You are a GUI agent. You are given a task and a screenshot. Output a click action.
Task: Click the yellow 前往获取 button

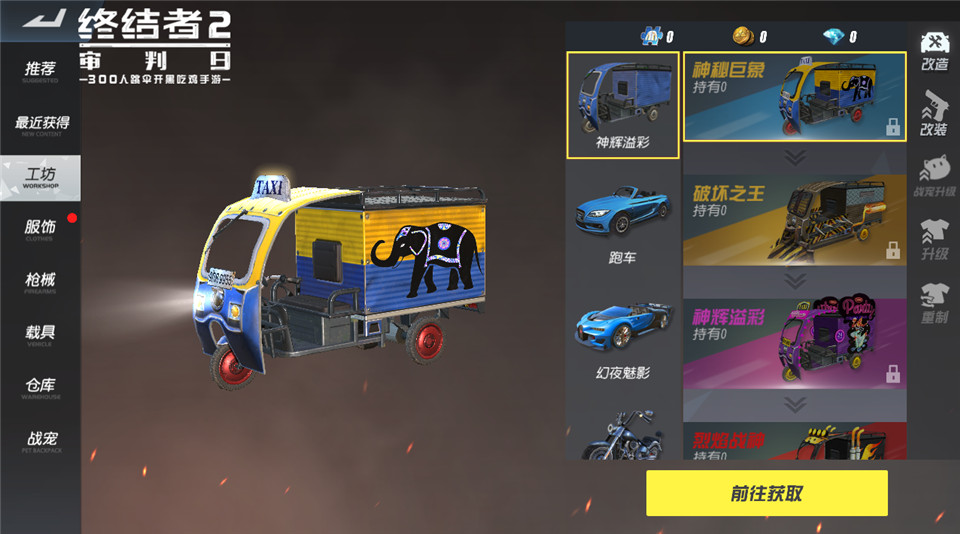766,494
